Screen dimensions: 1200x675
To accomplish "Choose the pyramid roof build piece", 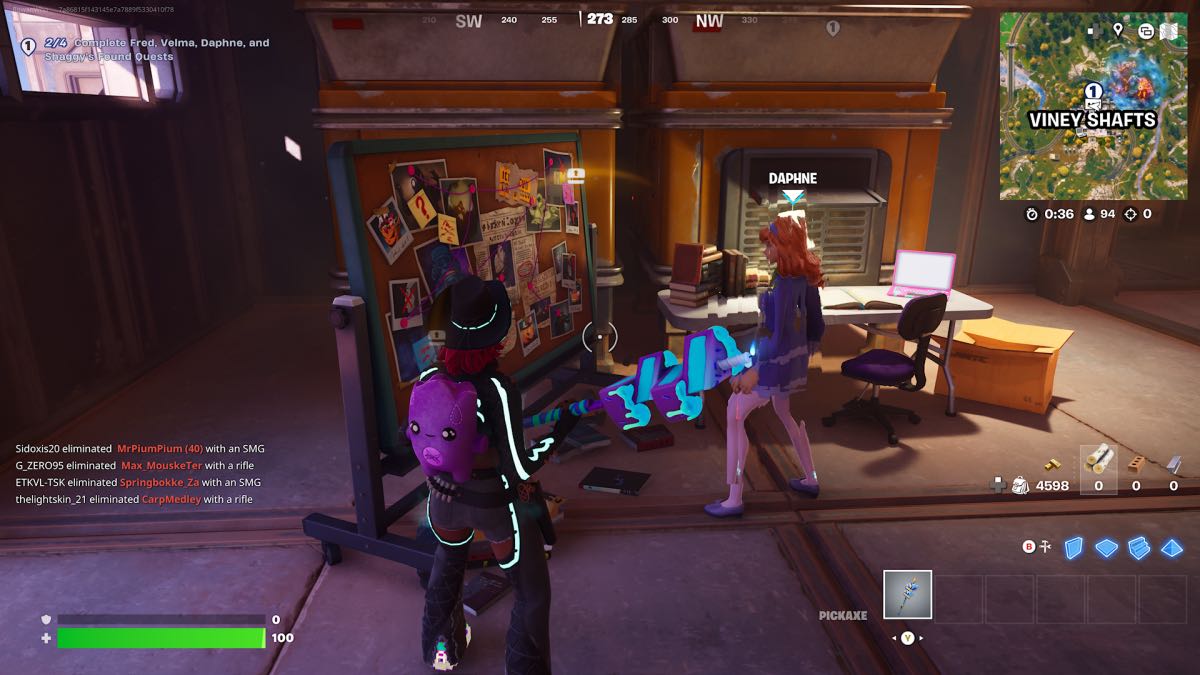I will click(x=1171, y=548).
